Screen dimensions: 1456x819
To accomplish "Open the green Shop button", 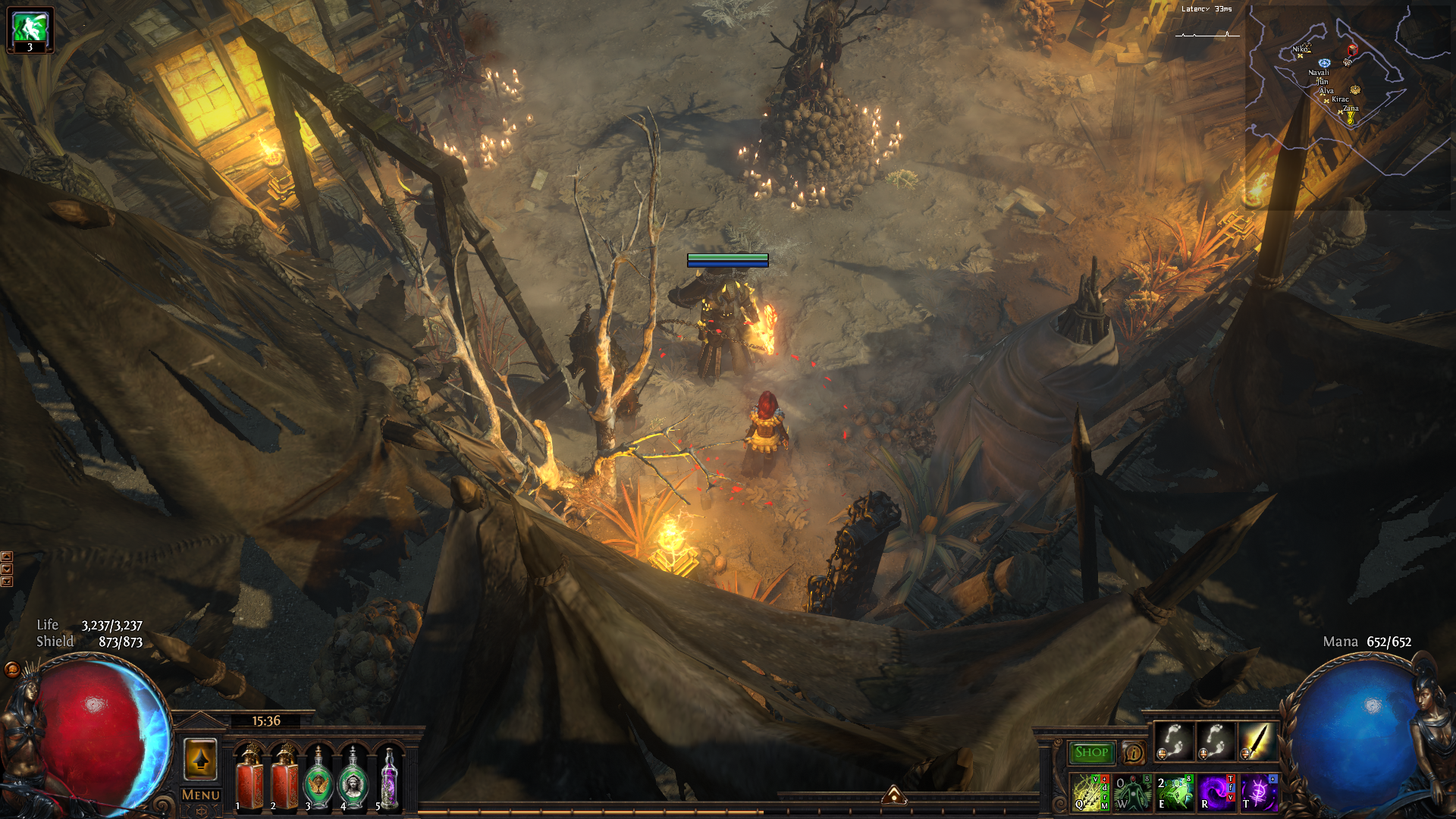I will click(x=1091, y=752).
